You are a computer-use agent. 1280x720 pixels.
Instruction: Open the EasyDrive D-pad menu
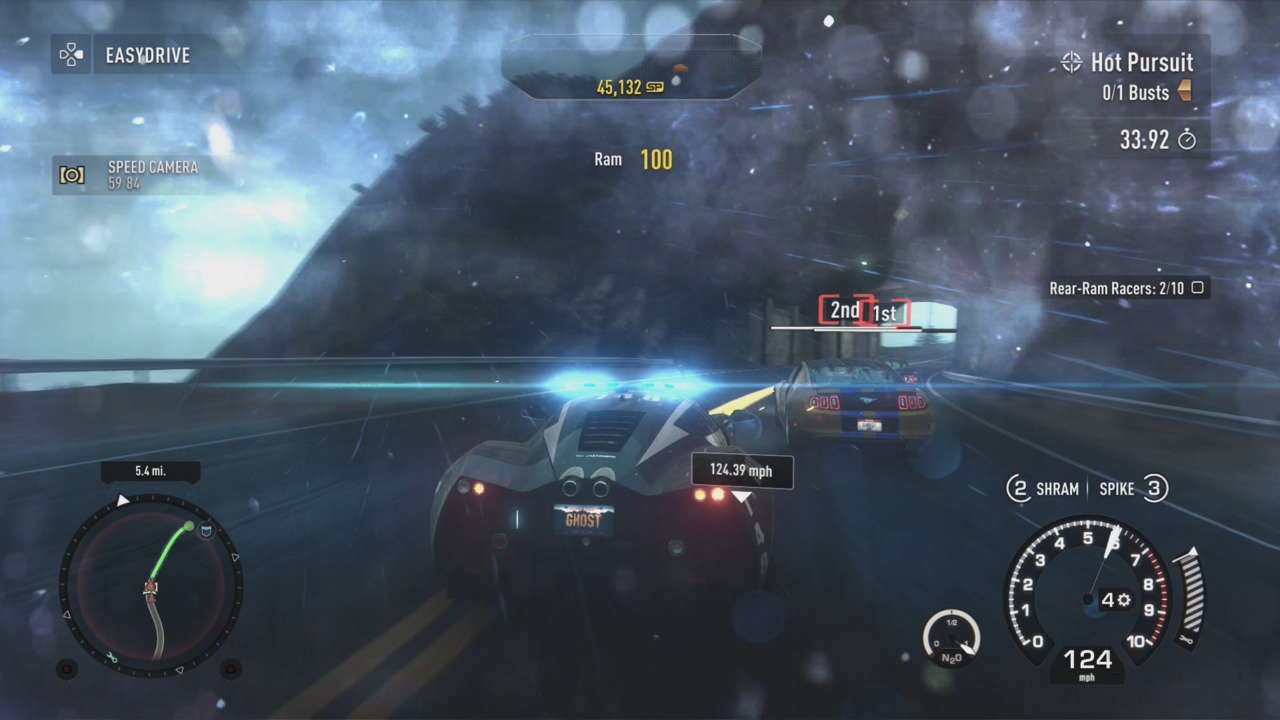click(70, 55)
